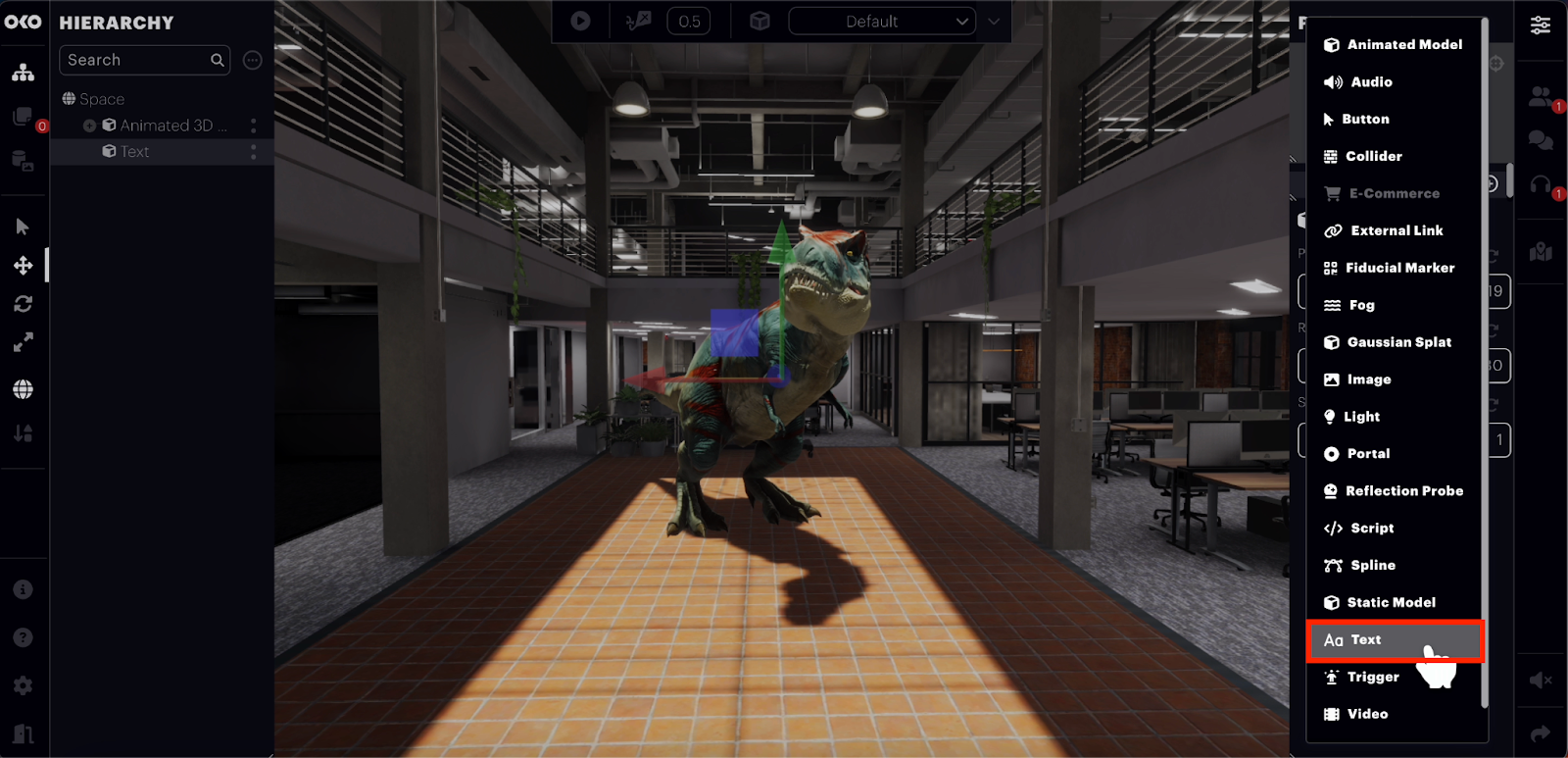This screenshot has width=1568, height=758.
Task: Open the sliders panel icon at top right
Action: (1541, 25)
